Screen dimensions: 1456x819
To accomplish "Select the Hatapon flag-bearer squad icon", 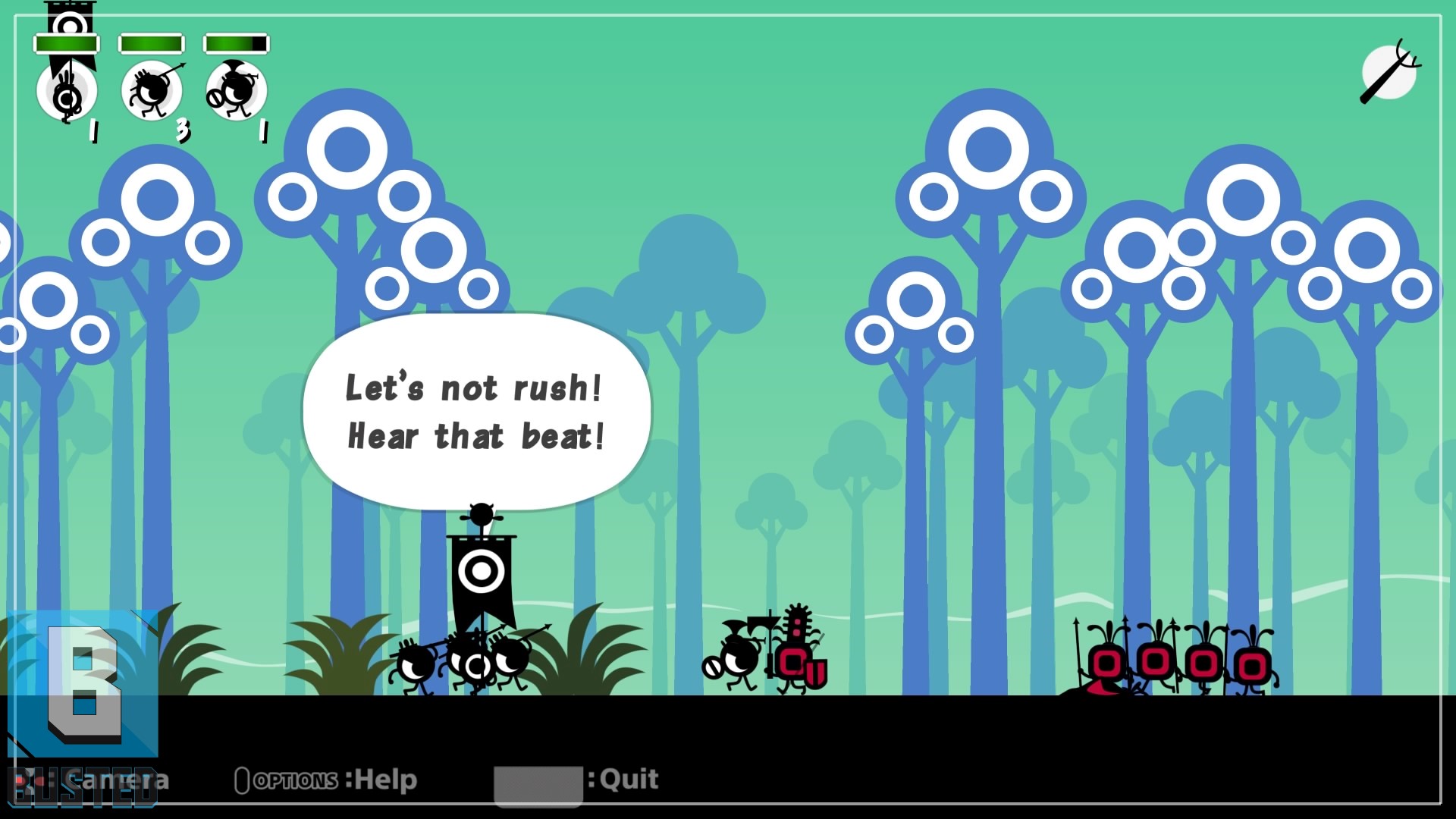I will tap(67, 91).
